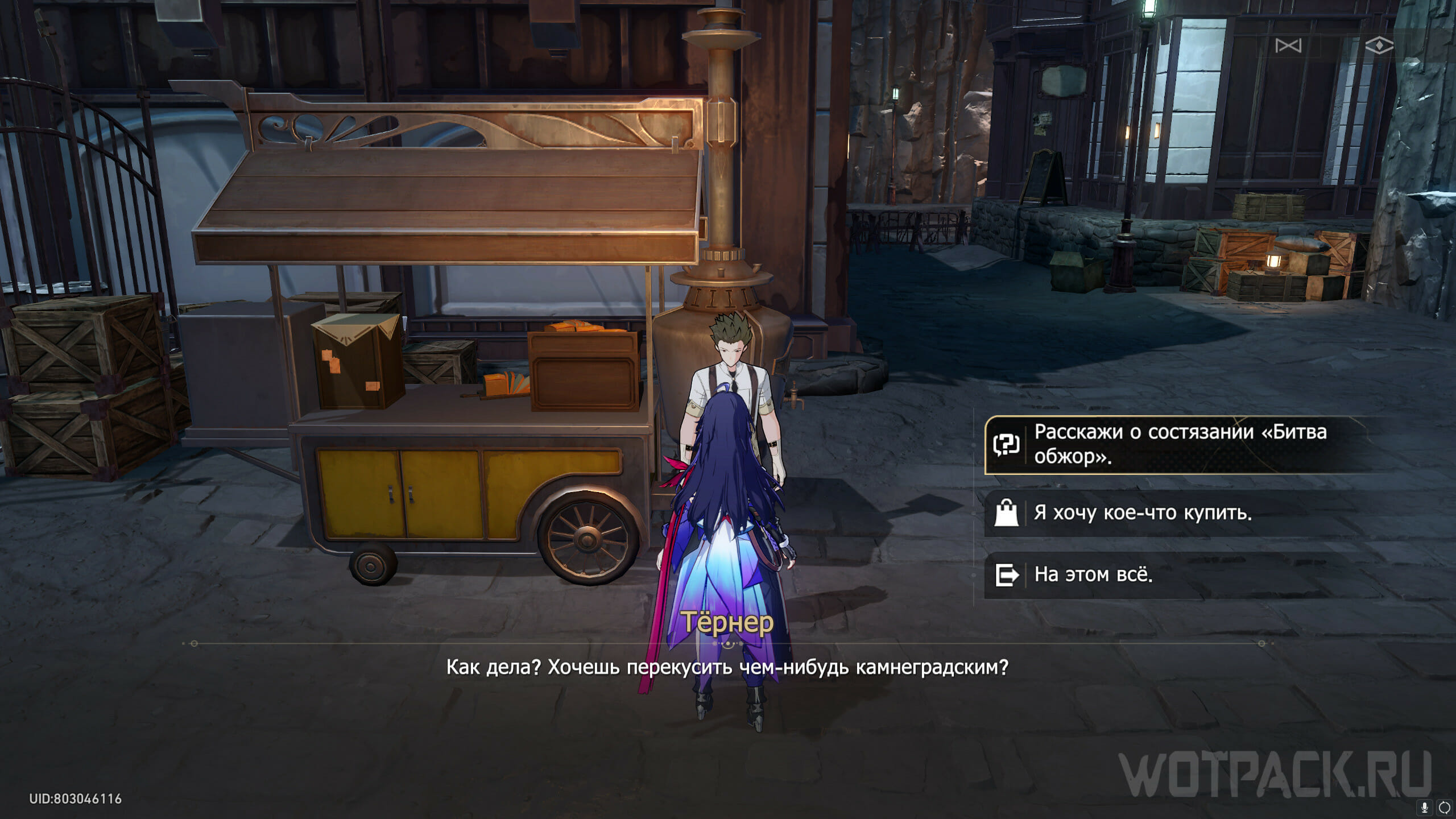Click the microphone icon in the corner

pos(1425,807)
